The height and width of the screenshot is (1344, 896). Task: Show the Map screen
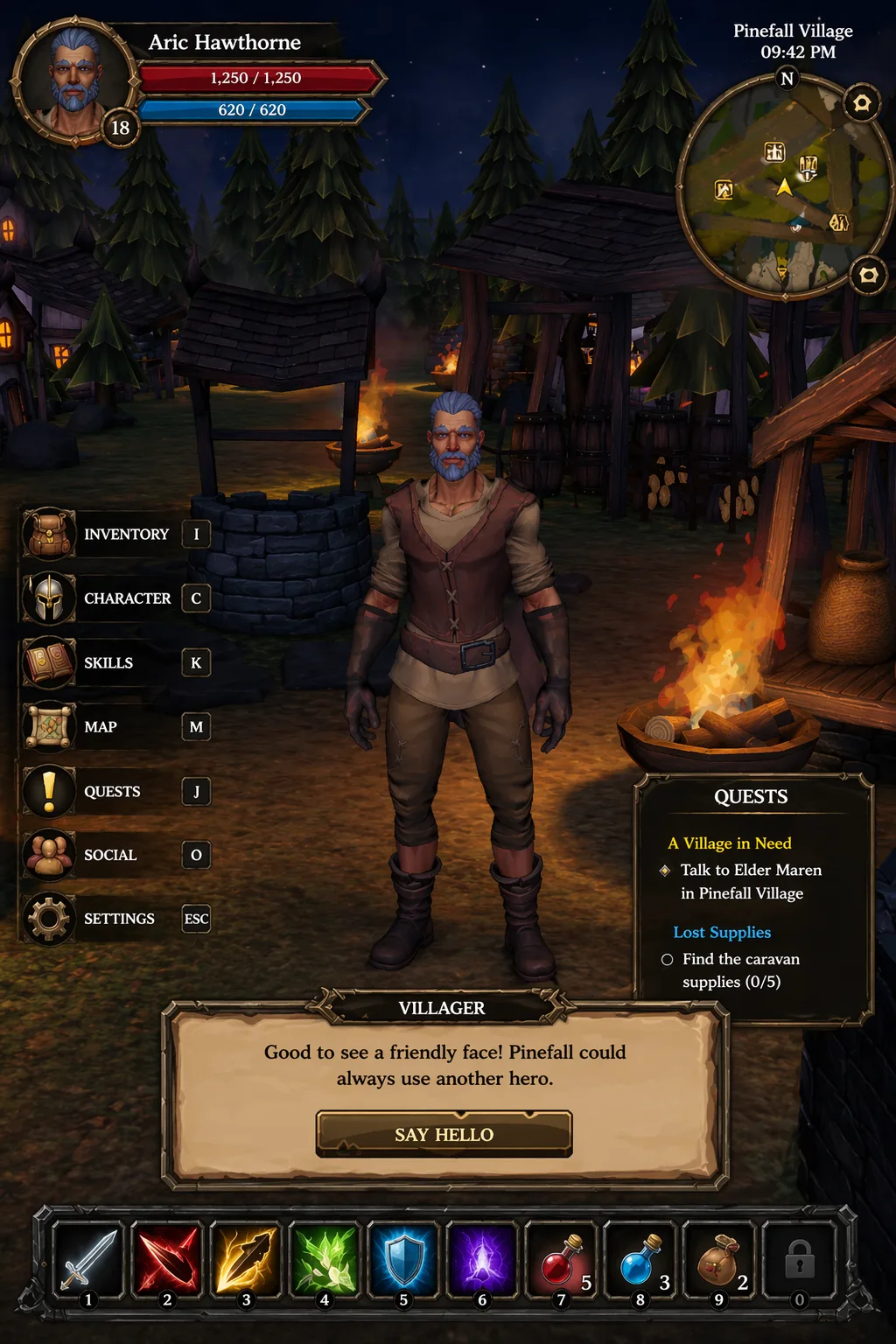[115, 727]
